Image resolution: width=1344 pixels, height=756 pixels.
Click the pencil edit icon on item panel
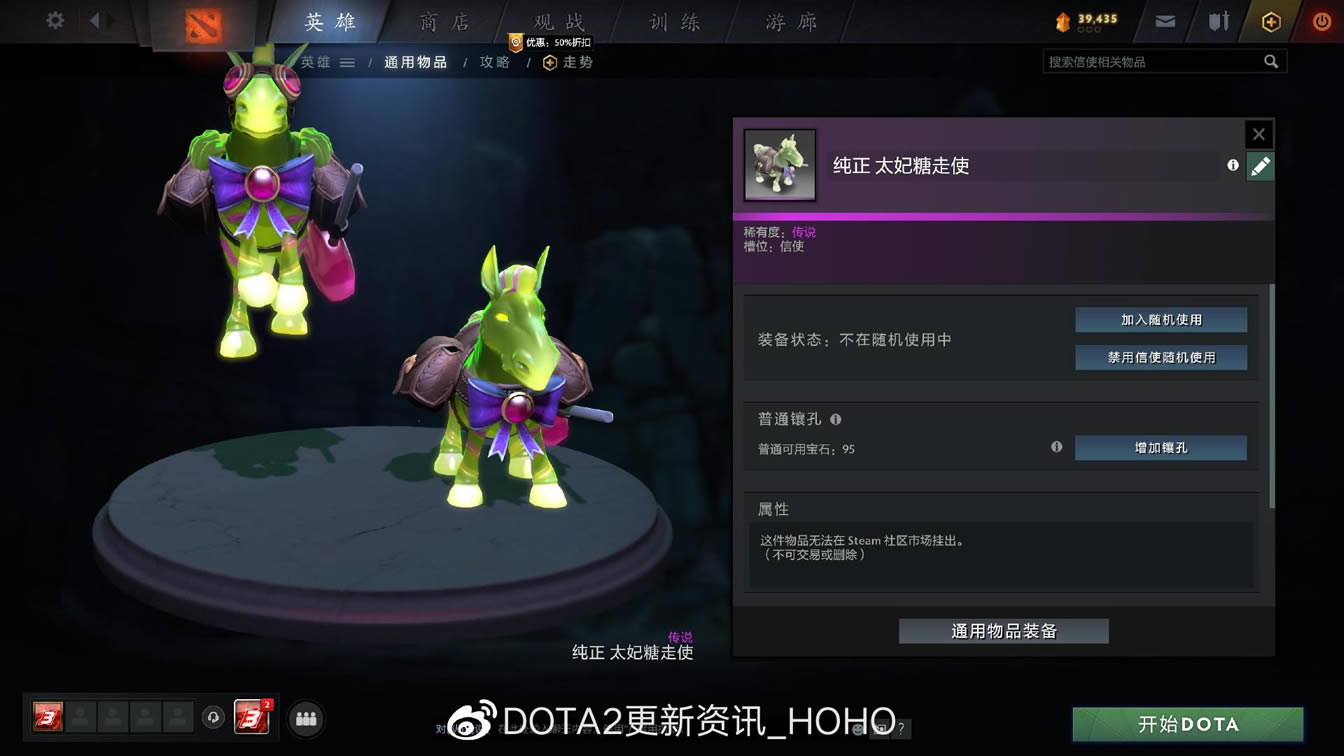click(1260, 166)
